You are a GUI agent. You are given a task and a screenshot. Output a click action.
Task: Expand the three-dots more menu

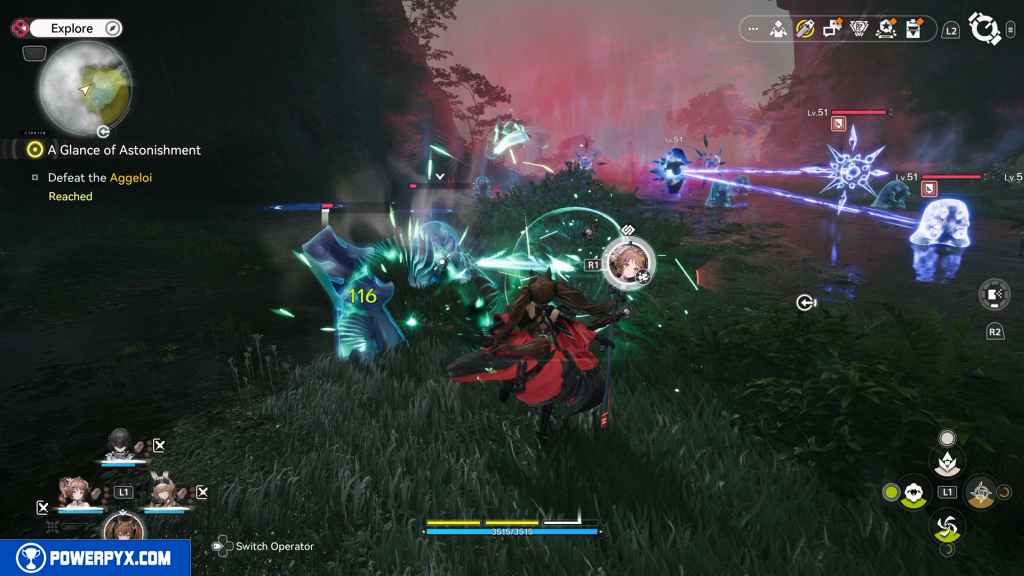753,29
